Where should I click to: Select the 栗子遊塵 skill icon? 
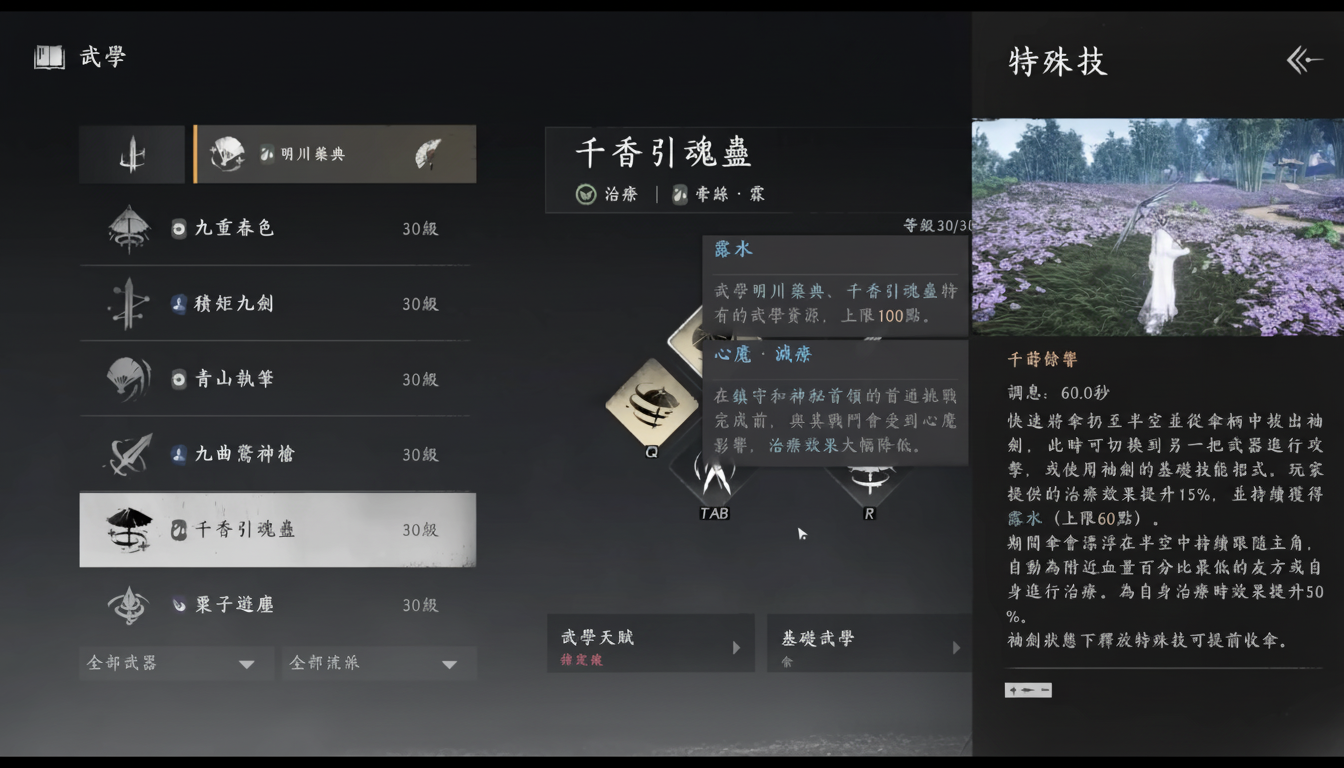[131, 605]
